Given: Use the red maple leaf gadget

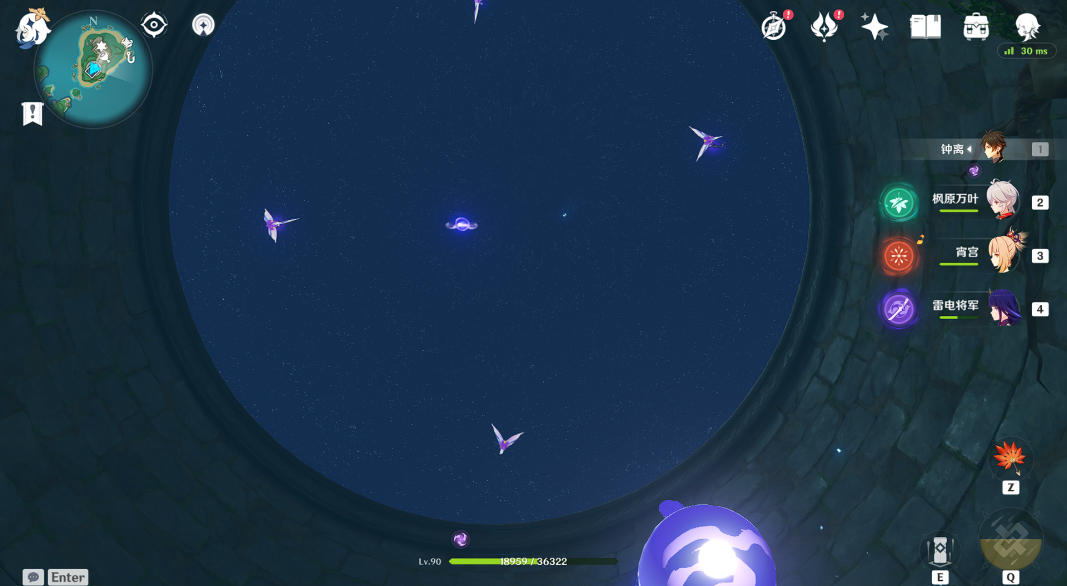Looking at the screenshot, I should [x=1010, y=458].
